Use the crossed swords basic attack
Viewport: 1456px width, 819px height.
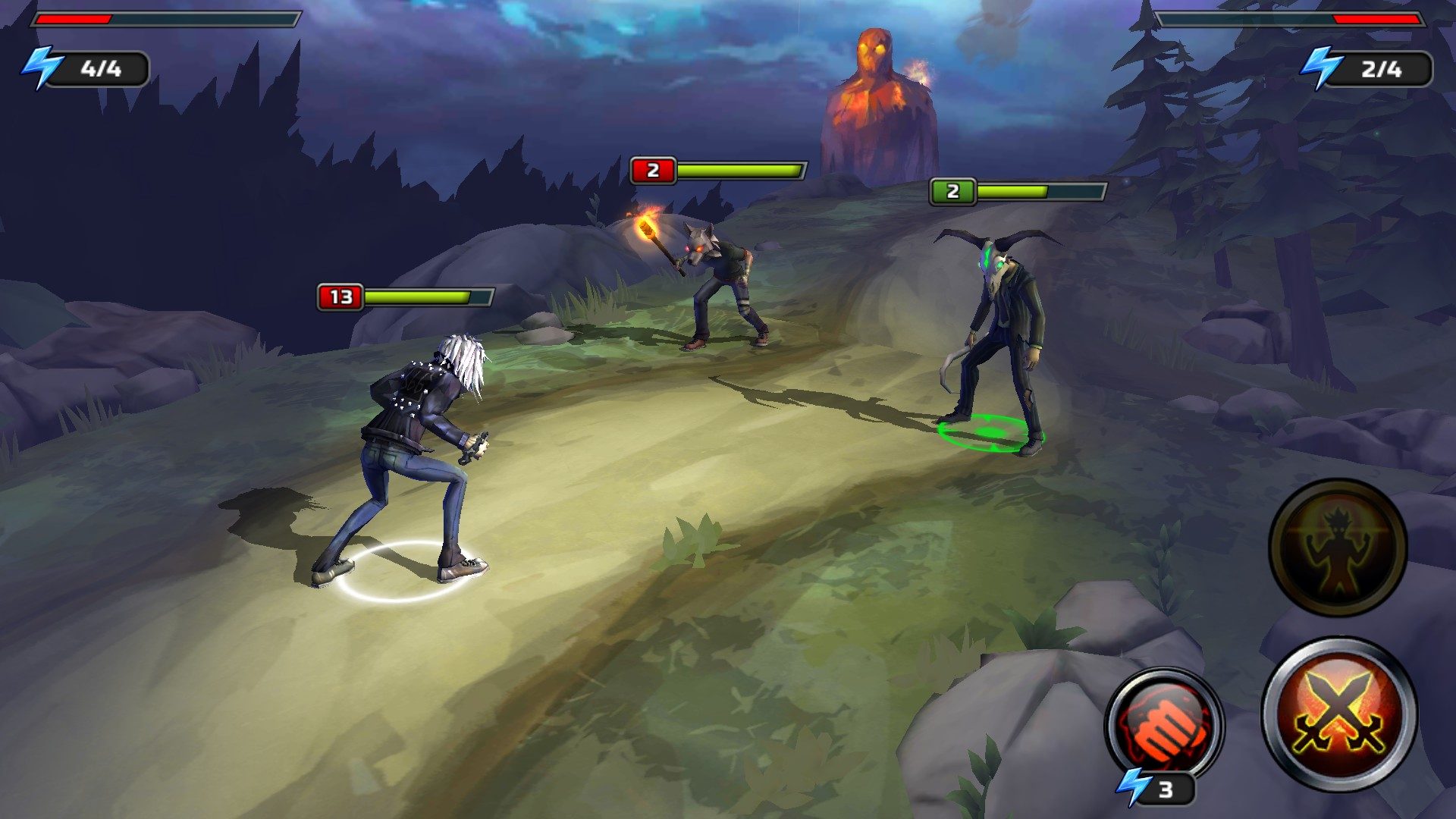click(1338, 715)
